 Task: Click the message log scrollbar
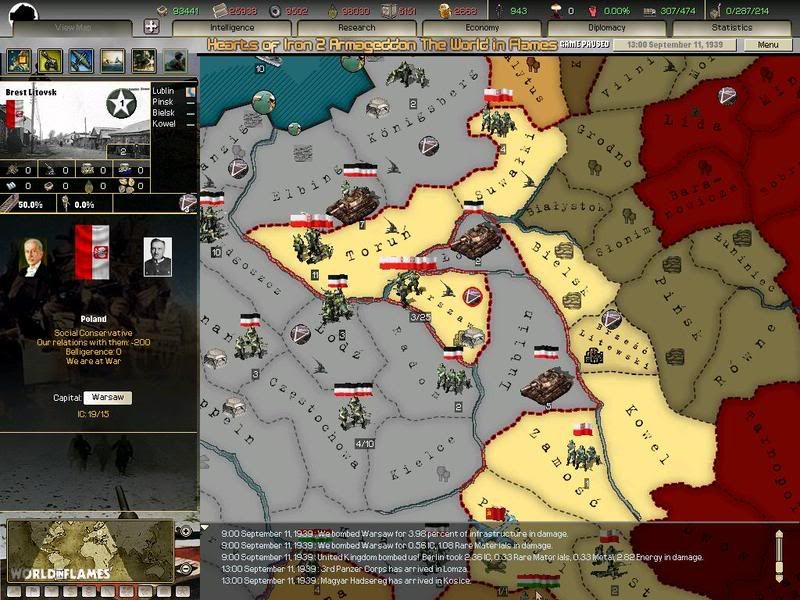[x=781, y=552]
